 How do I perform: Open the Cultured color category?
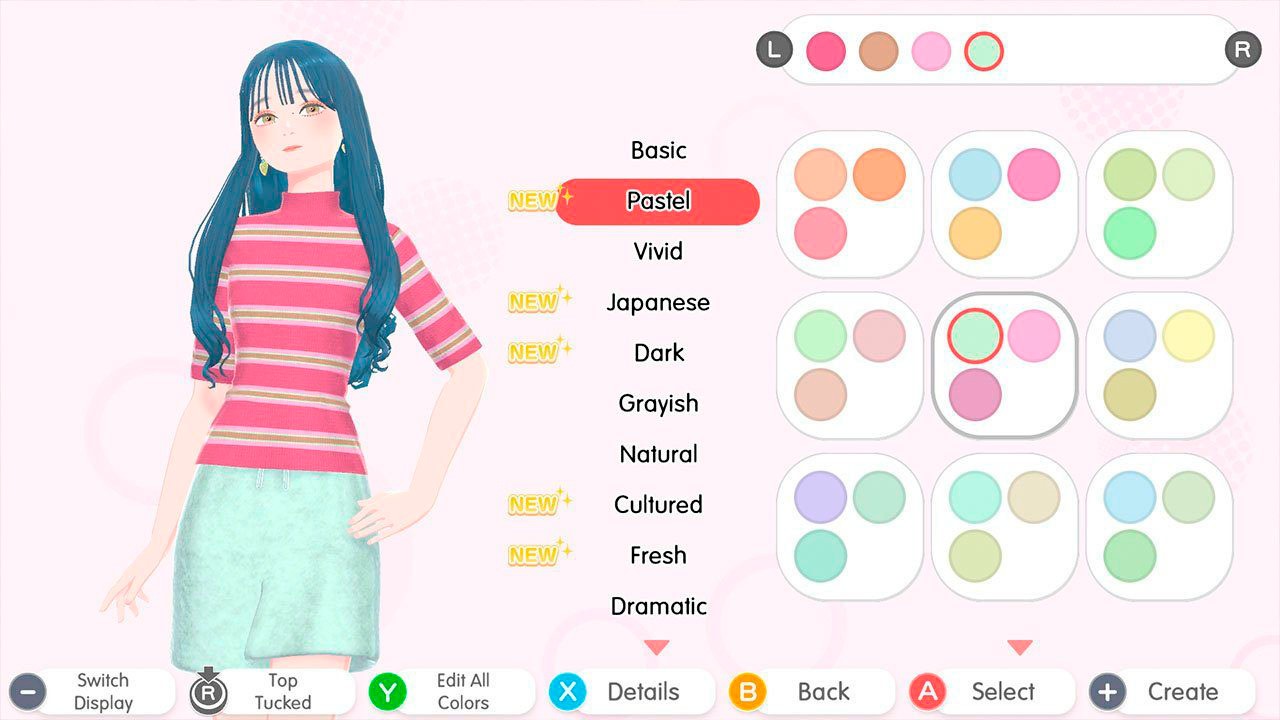click(x=658, y=504)
